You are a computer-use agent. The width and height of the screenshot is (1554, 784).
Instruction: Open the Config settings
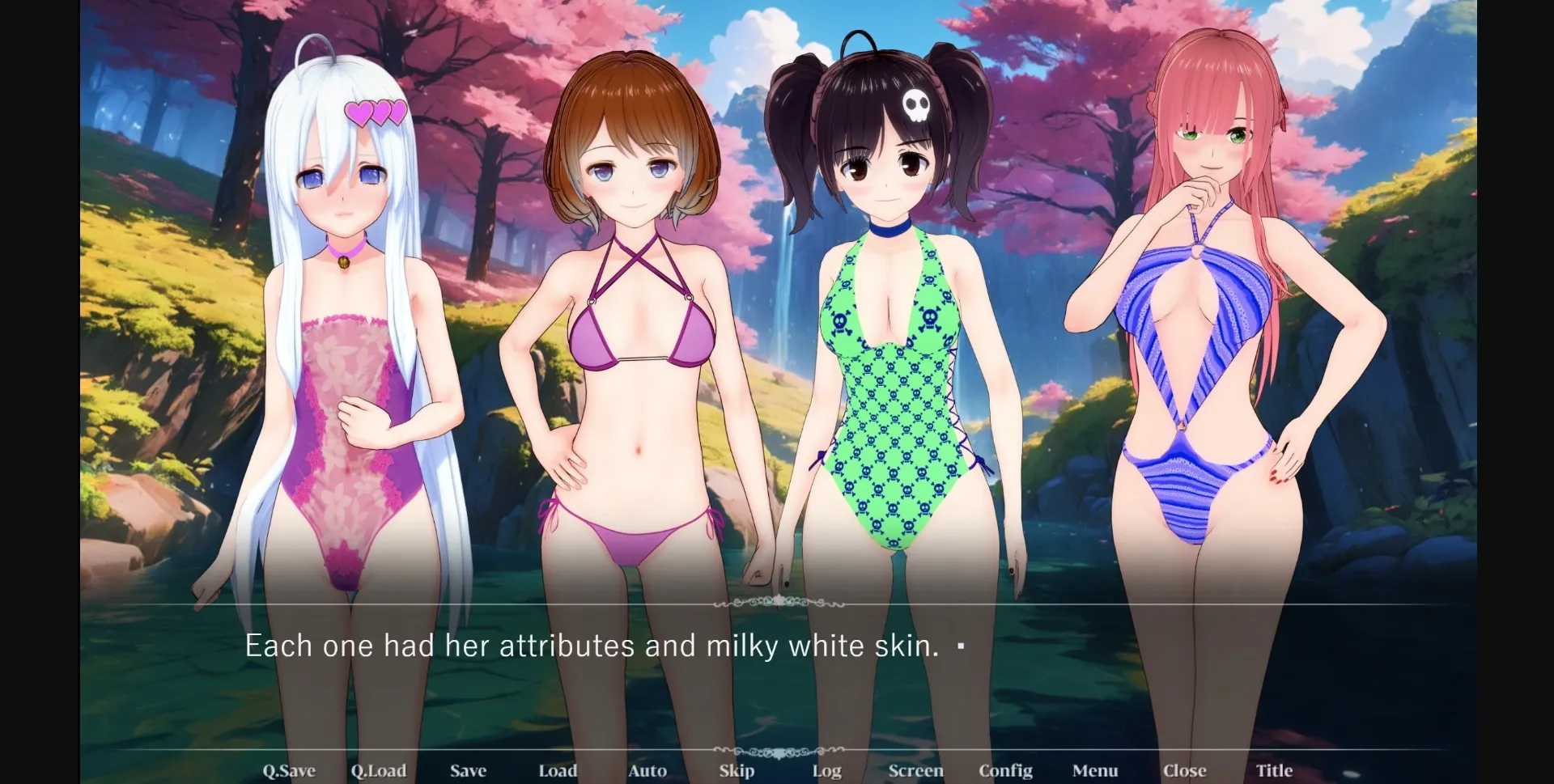pos(1005,771)
